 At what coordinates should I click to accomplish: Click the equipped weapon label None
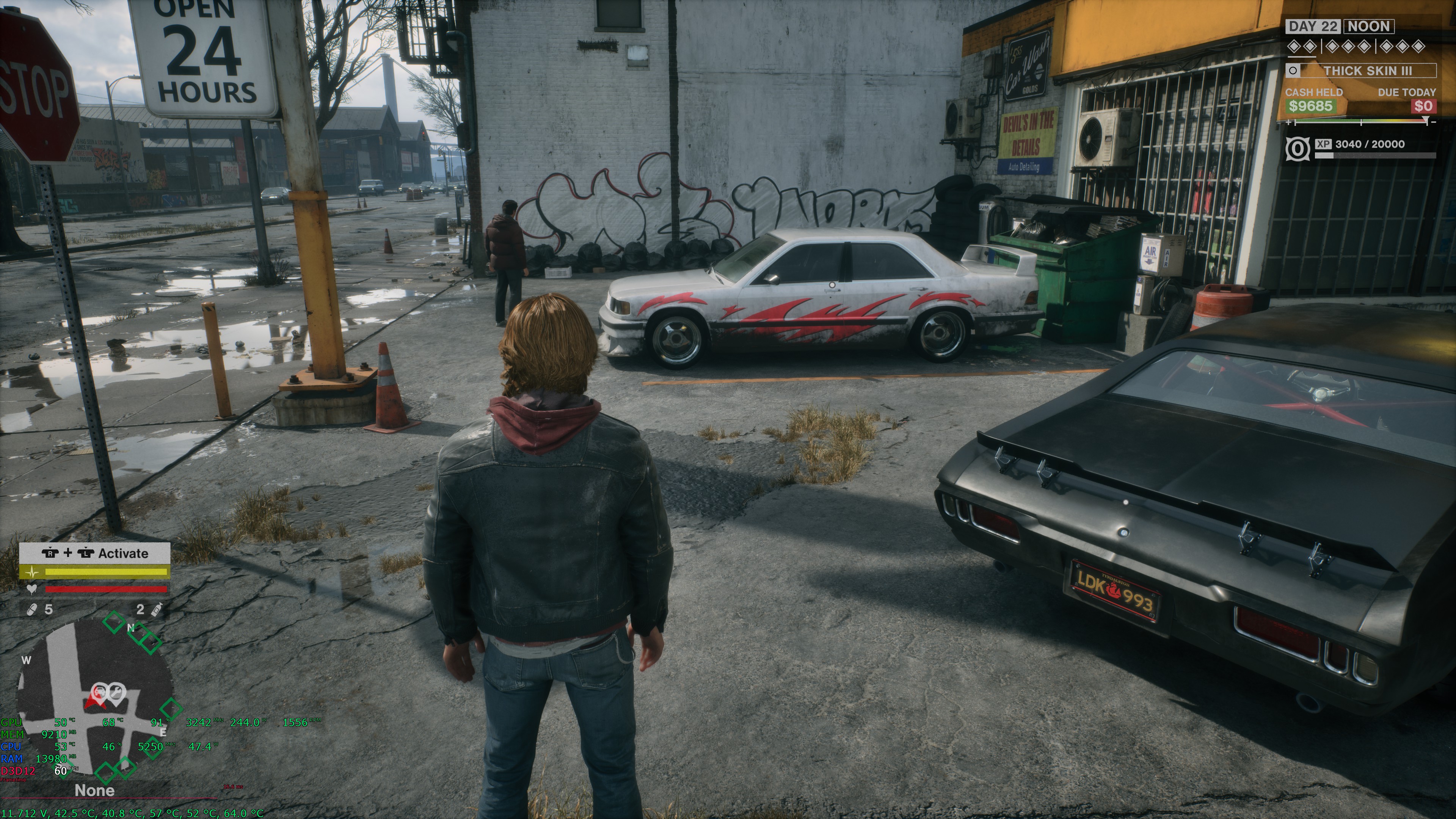tap(94, 790)
